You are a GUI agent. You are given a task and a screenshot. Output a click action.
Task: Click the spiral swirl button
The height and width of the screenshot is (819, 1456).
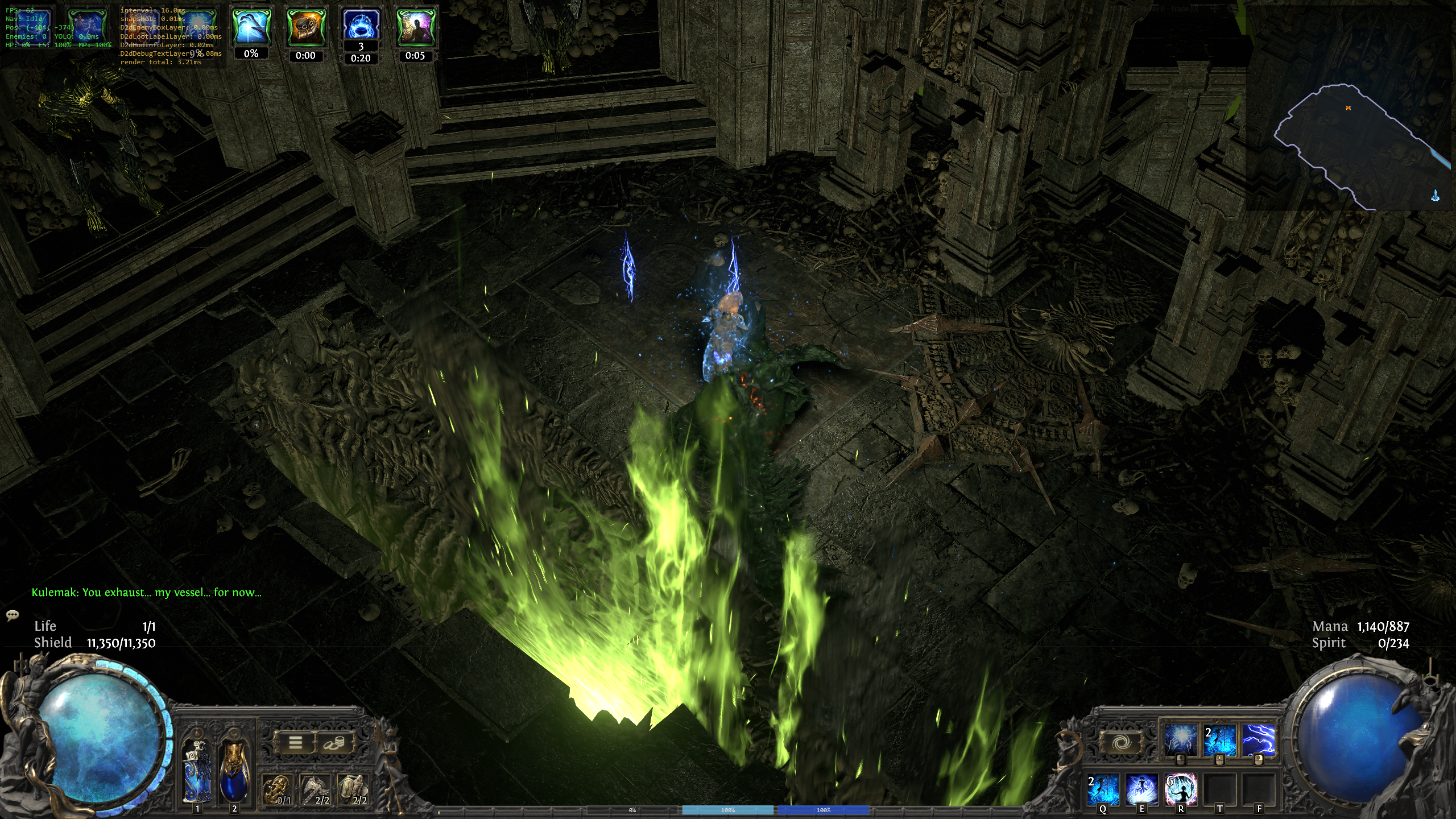(x=1120, y=742)
